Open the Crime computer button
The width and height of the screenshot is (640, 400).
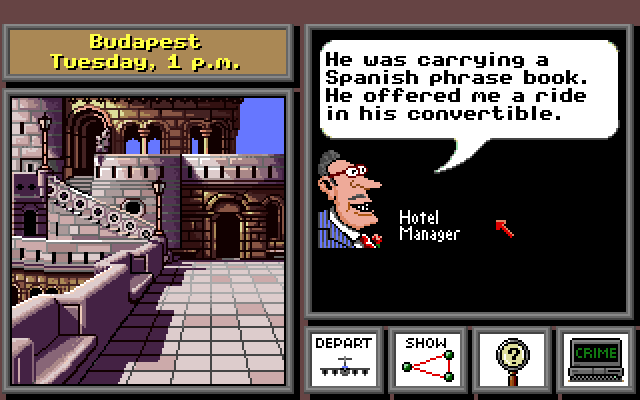tap(596, 358)
